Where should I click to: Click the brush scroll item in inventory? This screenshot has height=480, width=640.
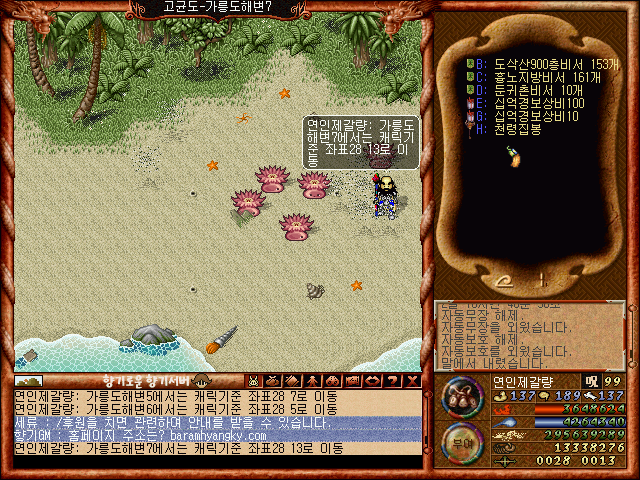point(514,155)
